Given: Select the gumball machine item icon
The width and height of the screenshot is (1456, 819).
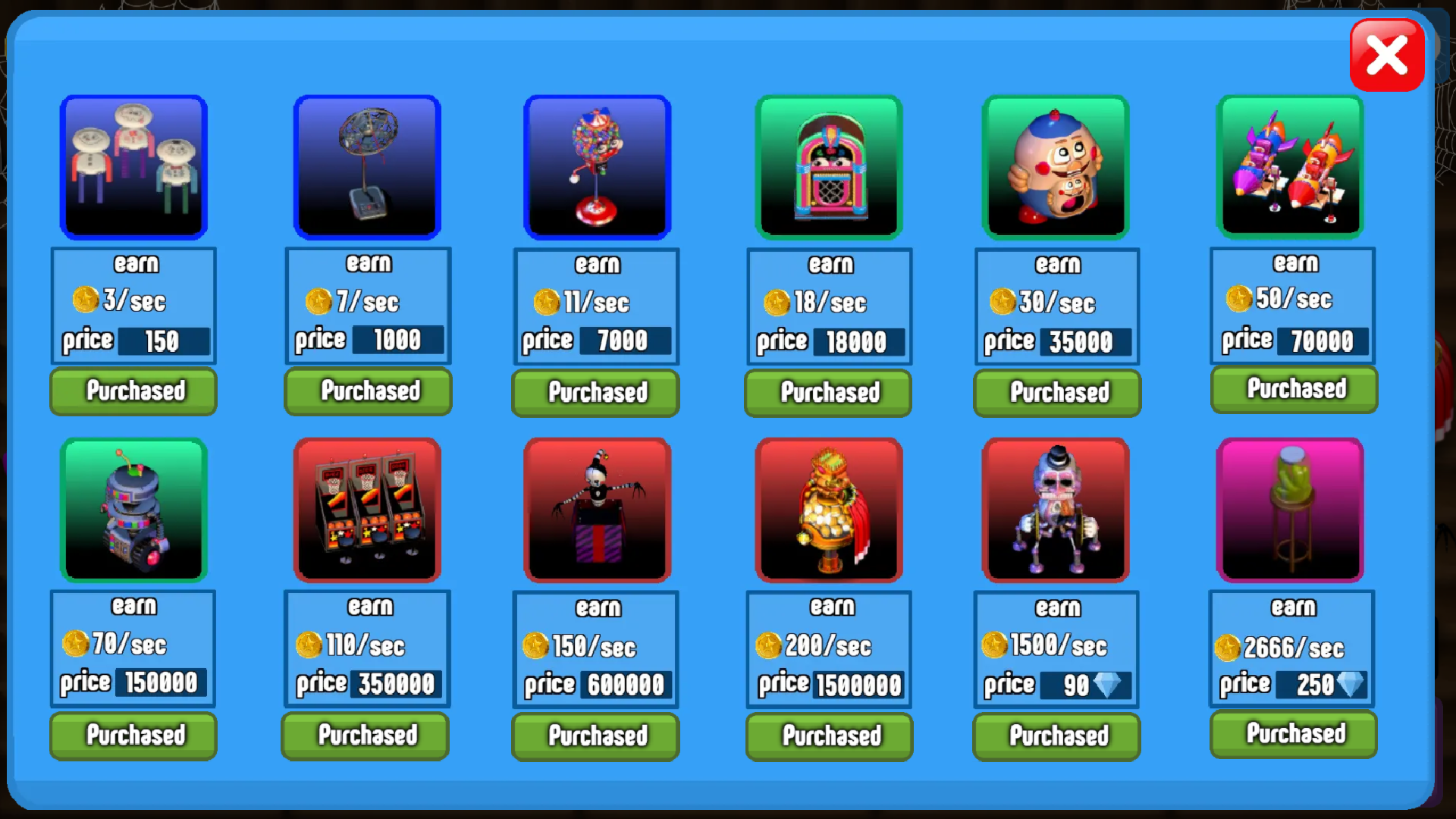Looking at the screenshot, I should [596, 166].
